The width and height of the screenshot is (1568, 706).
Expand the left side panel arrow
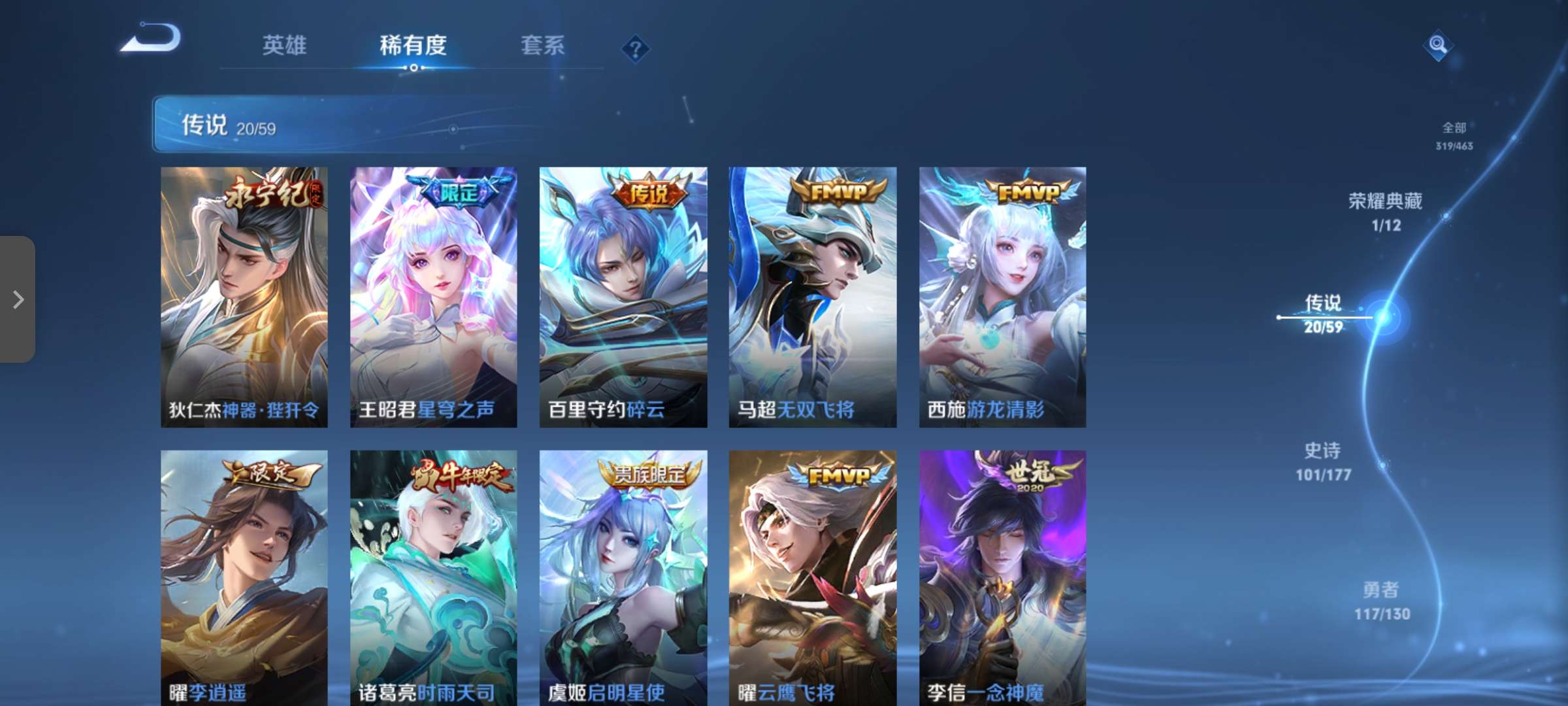pos(18,301)
